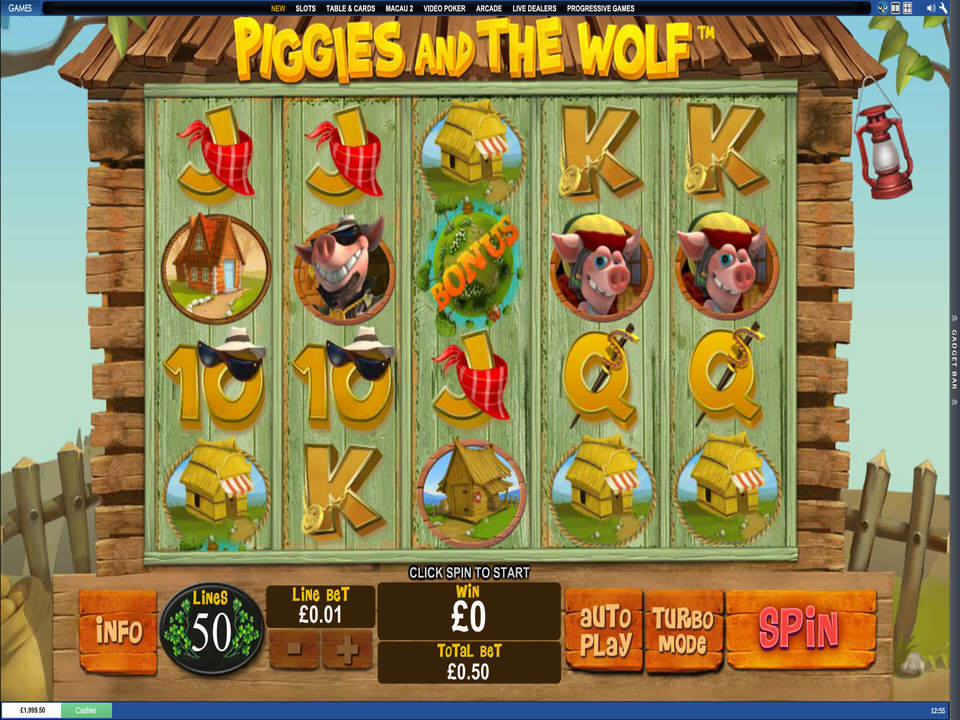Image resolution: width=960 pixels, height=720 pixels.
Task: Open Table & Cards games
Action: point(350,8)
